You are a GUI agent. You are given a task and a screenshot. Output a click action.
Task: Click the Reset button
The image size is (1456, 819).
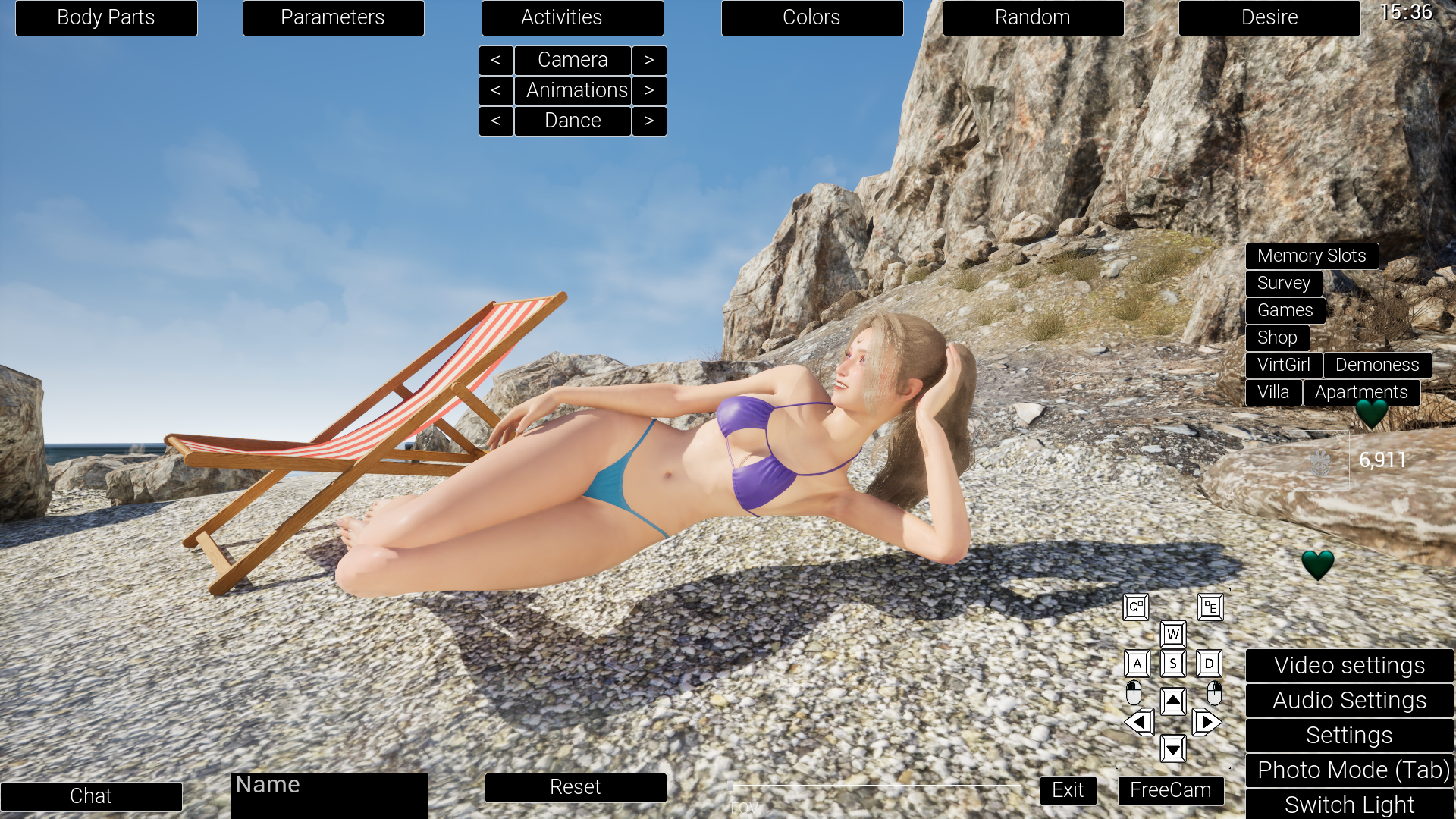(x=576, y=787)
